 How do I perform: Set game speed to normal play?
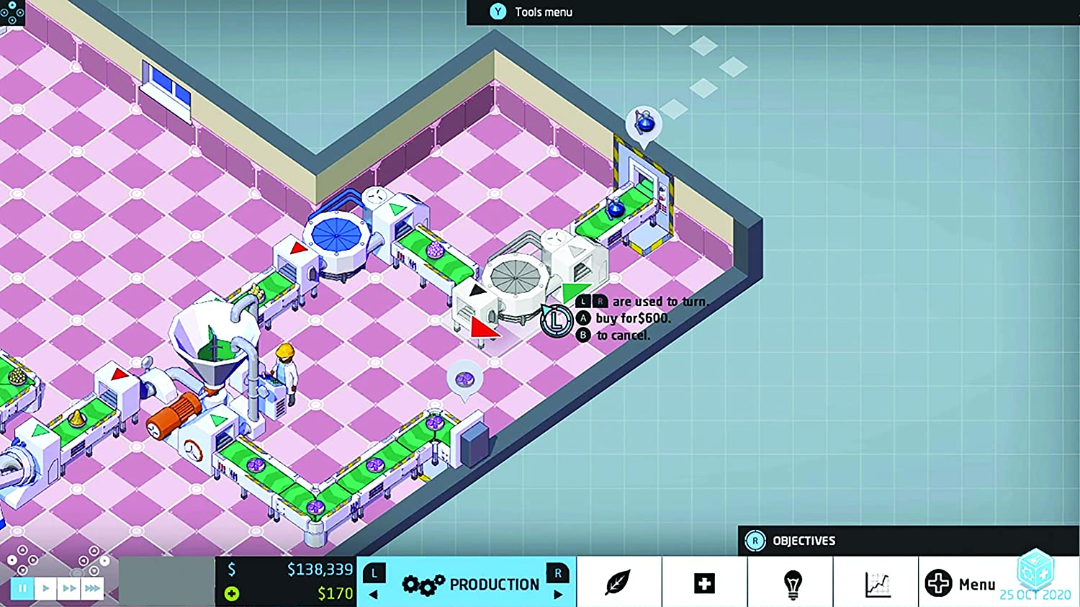[46, 589]
